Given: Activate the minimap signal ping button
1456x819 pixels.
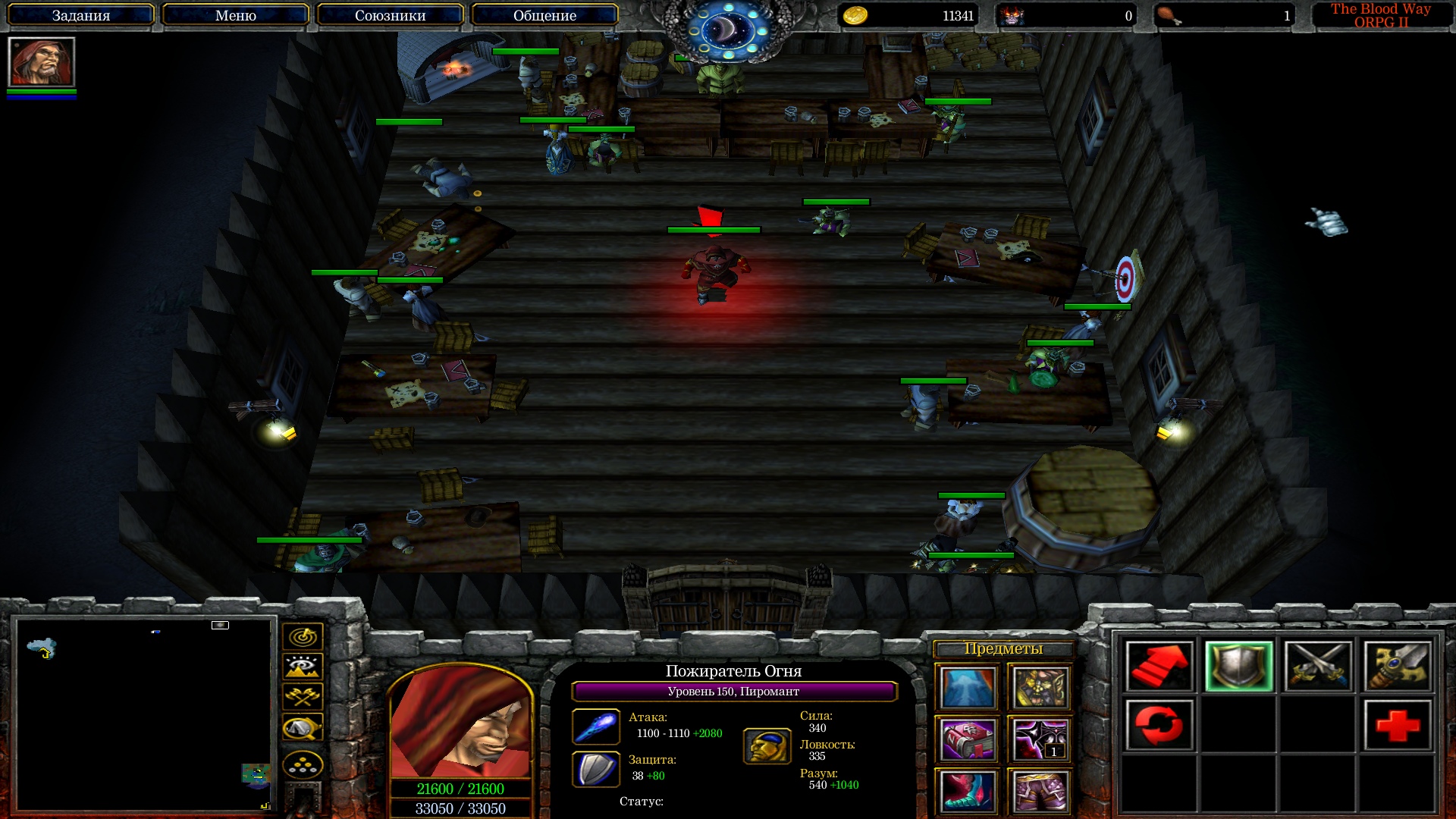Looking at the screenshot, I should (303, 636).
